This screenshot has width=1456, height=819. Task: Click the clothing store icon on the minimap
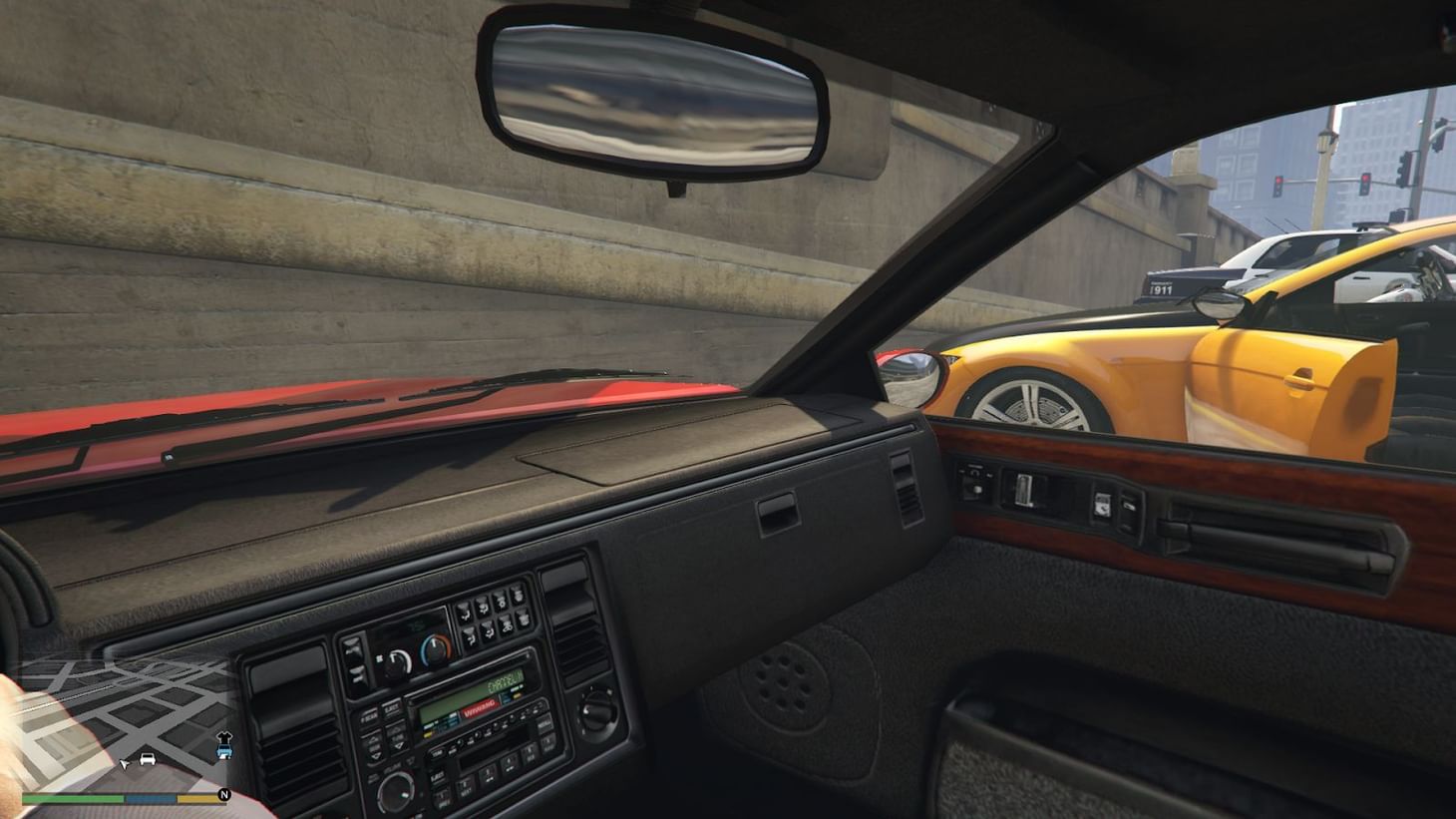tap(225, 736)
